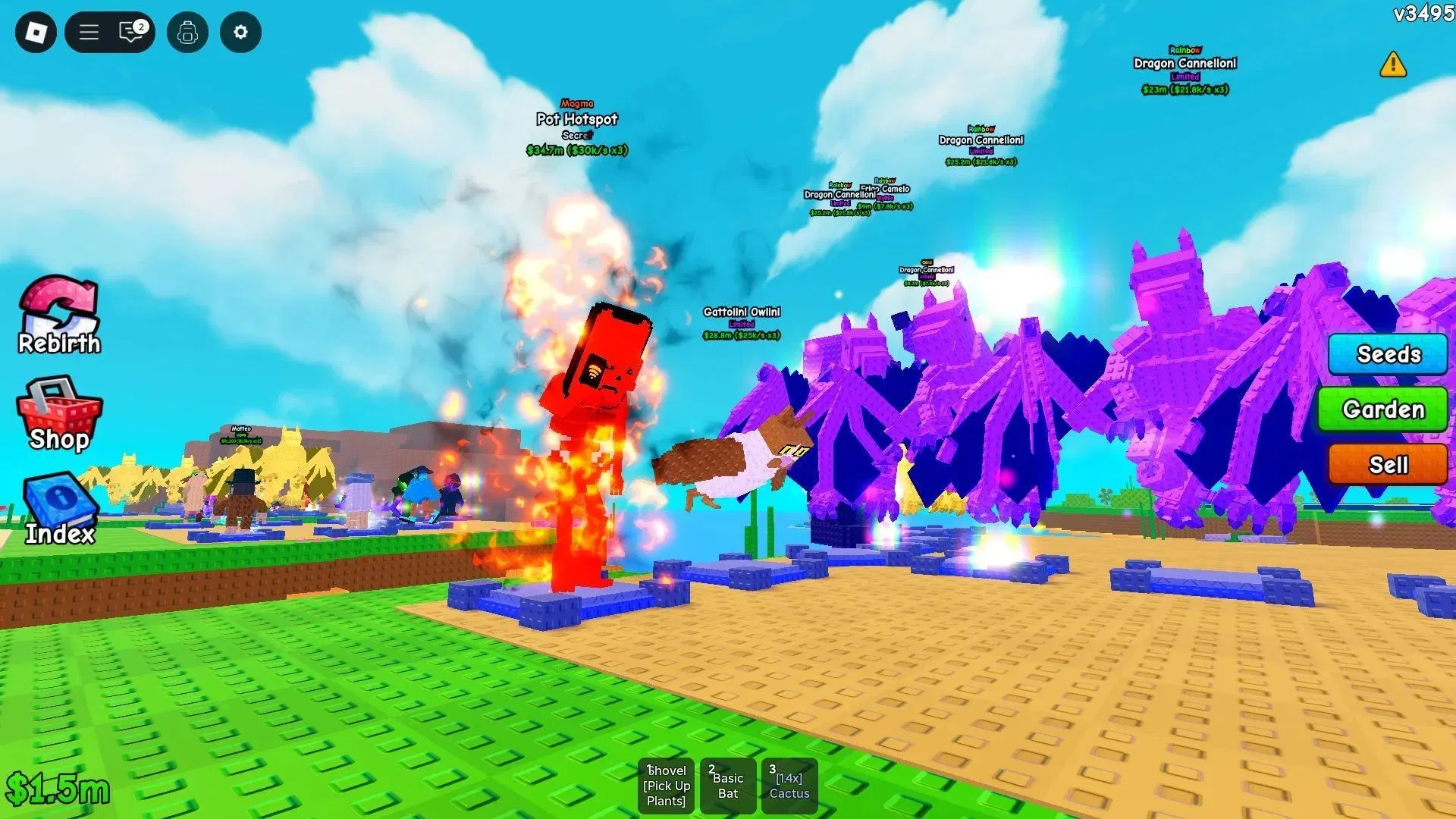This screenshot has height=819, width=1456.
Task: Open chat with 2 unread messages
Action: [x=127, y=32]
